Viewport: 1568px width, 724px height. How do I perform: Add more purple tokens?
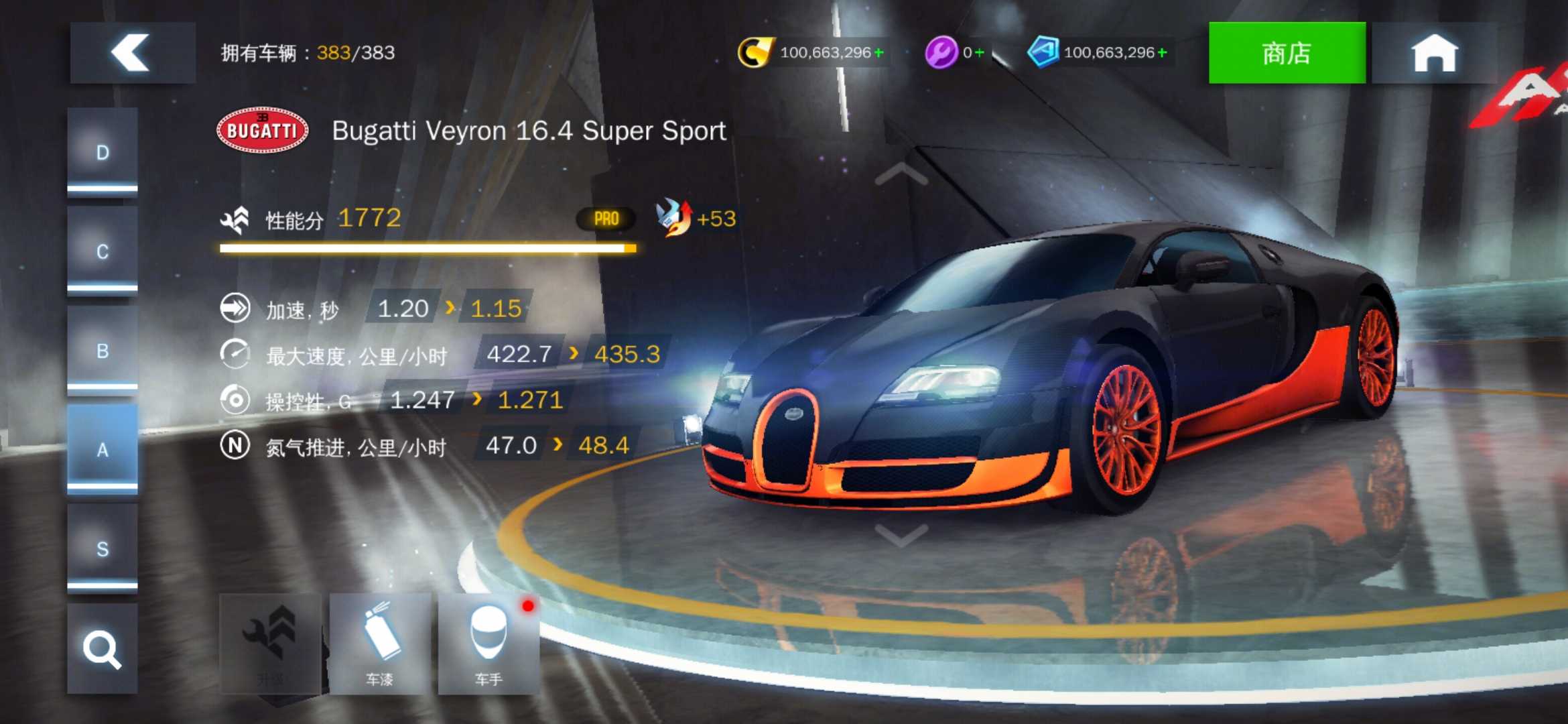pos(980,52)
